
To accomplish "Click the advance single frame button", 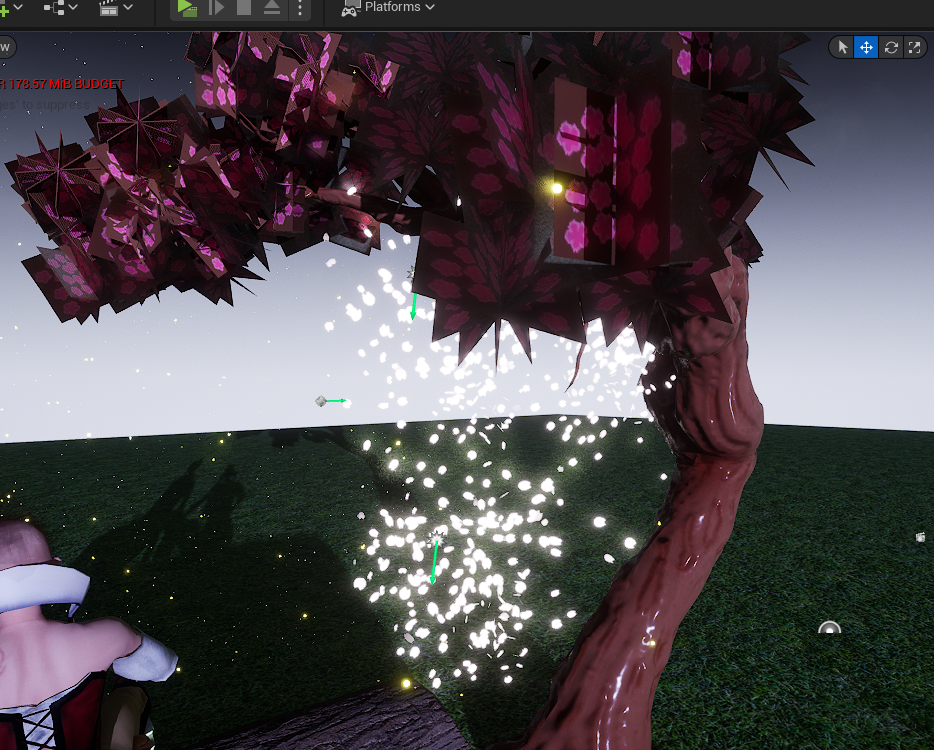I will [x=216, y=8].
